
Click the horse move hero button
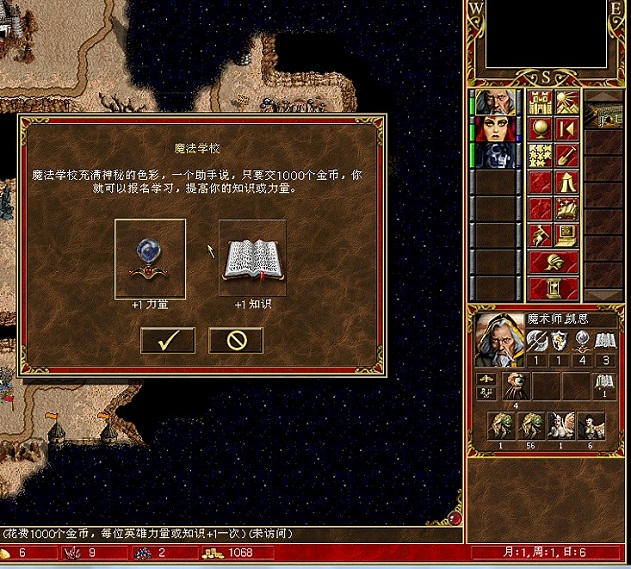click(x=567, y=209)
